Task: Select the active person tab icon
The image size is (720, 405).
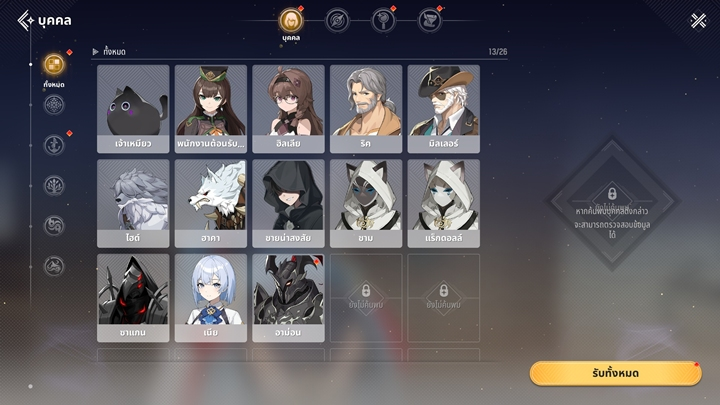Action: [291, 20]
